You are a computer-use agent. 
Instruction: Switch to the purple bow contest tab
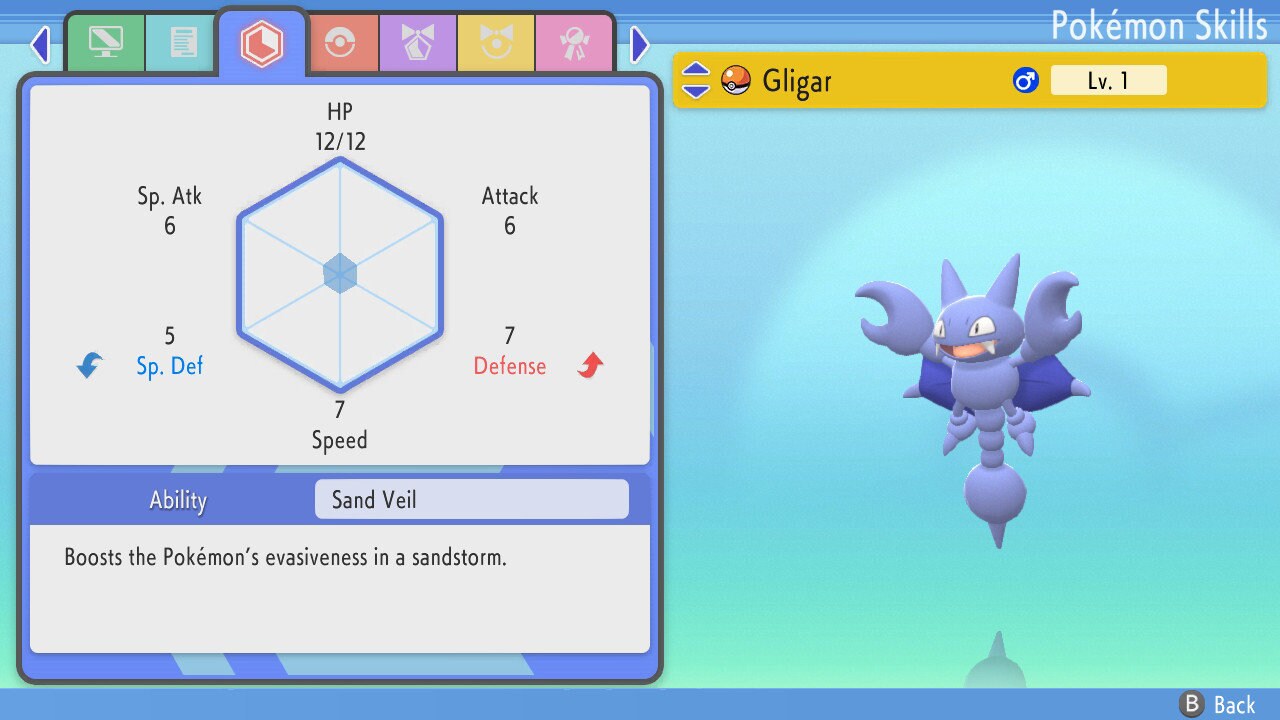(x=418, y=43)
